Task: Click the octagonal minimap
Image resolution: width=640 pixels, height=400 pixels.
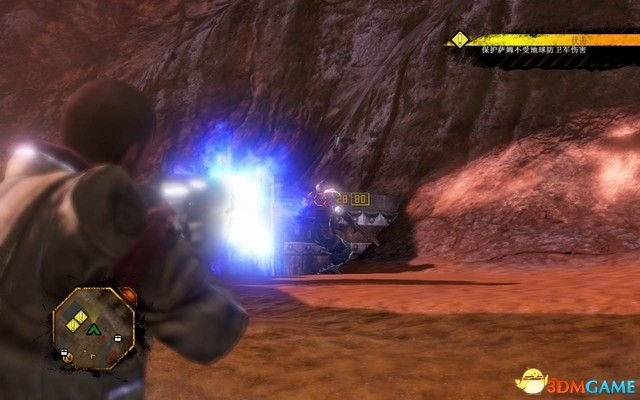Action: tap(93, 324)
